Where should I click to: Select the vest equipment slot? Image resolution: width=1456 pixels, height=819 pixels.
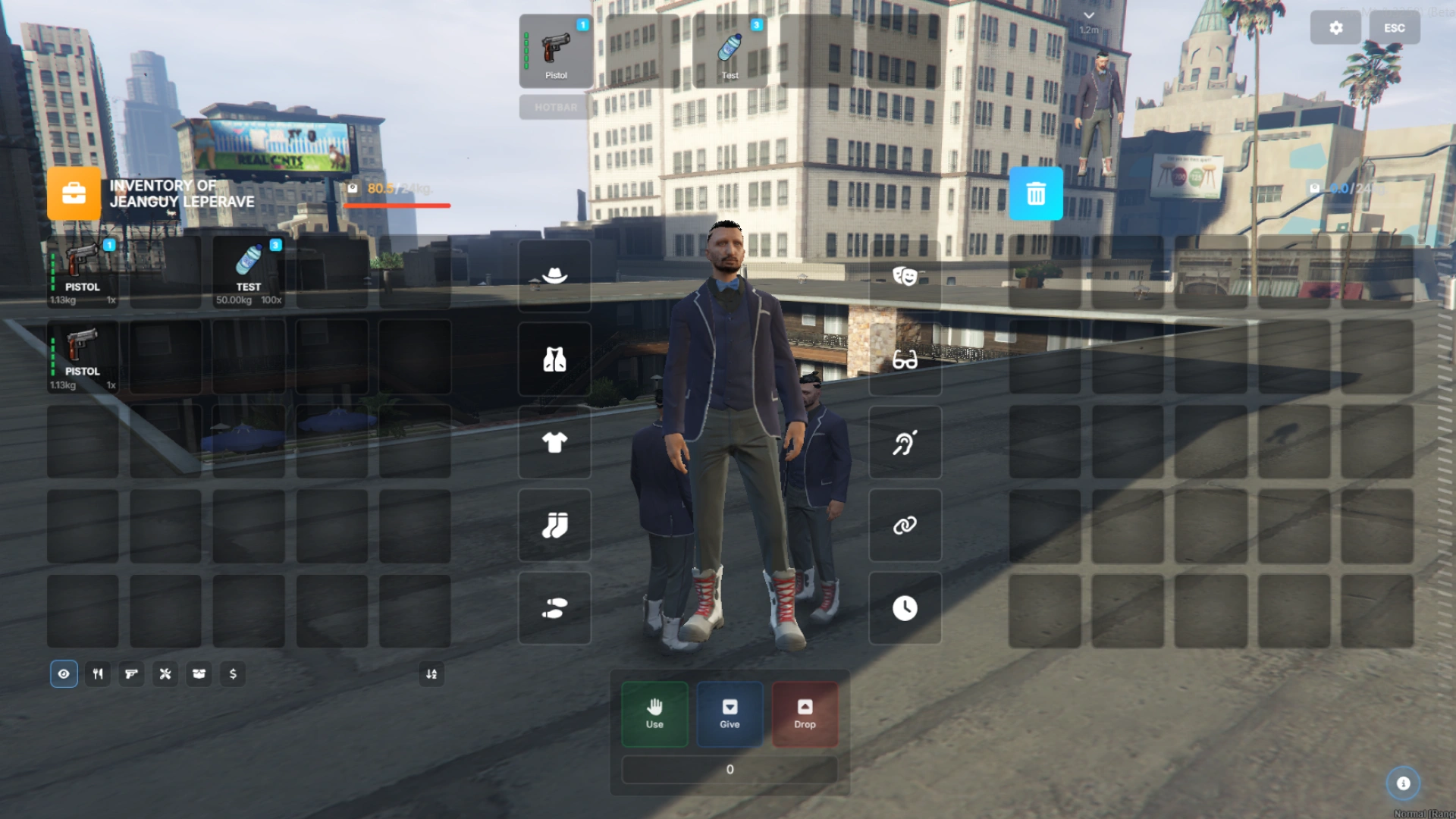[x=554, y=359]
